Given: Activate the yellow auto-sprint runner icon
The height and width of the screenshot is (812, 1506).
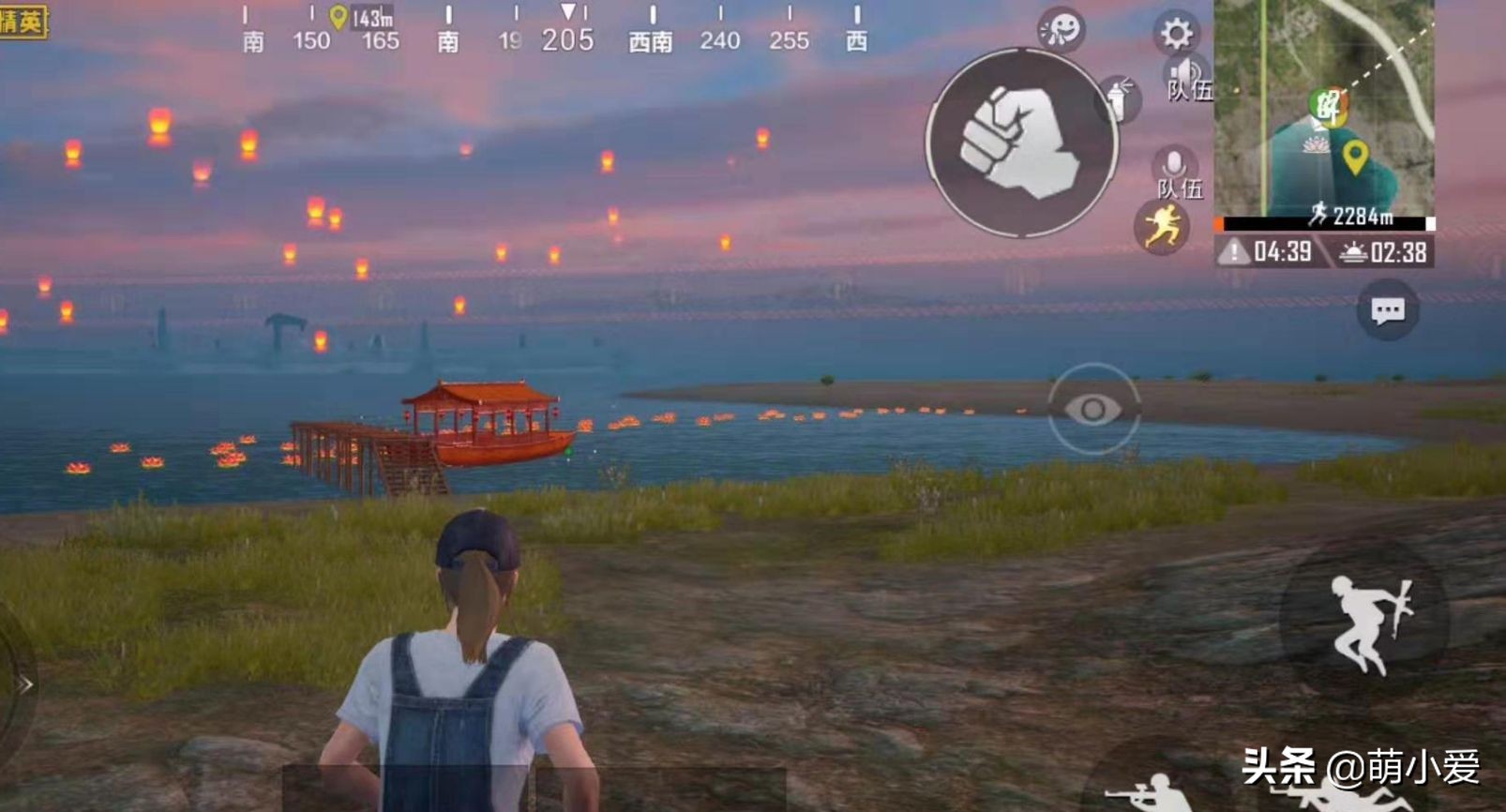Looking at the screenshot, I should [1161, 228].
